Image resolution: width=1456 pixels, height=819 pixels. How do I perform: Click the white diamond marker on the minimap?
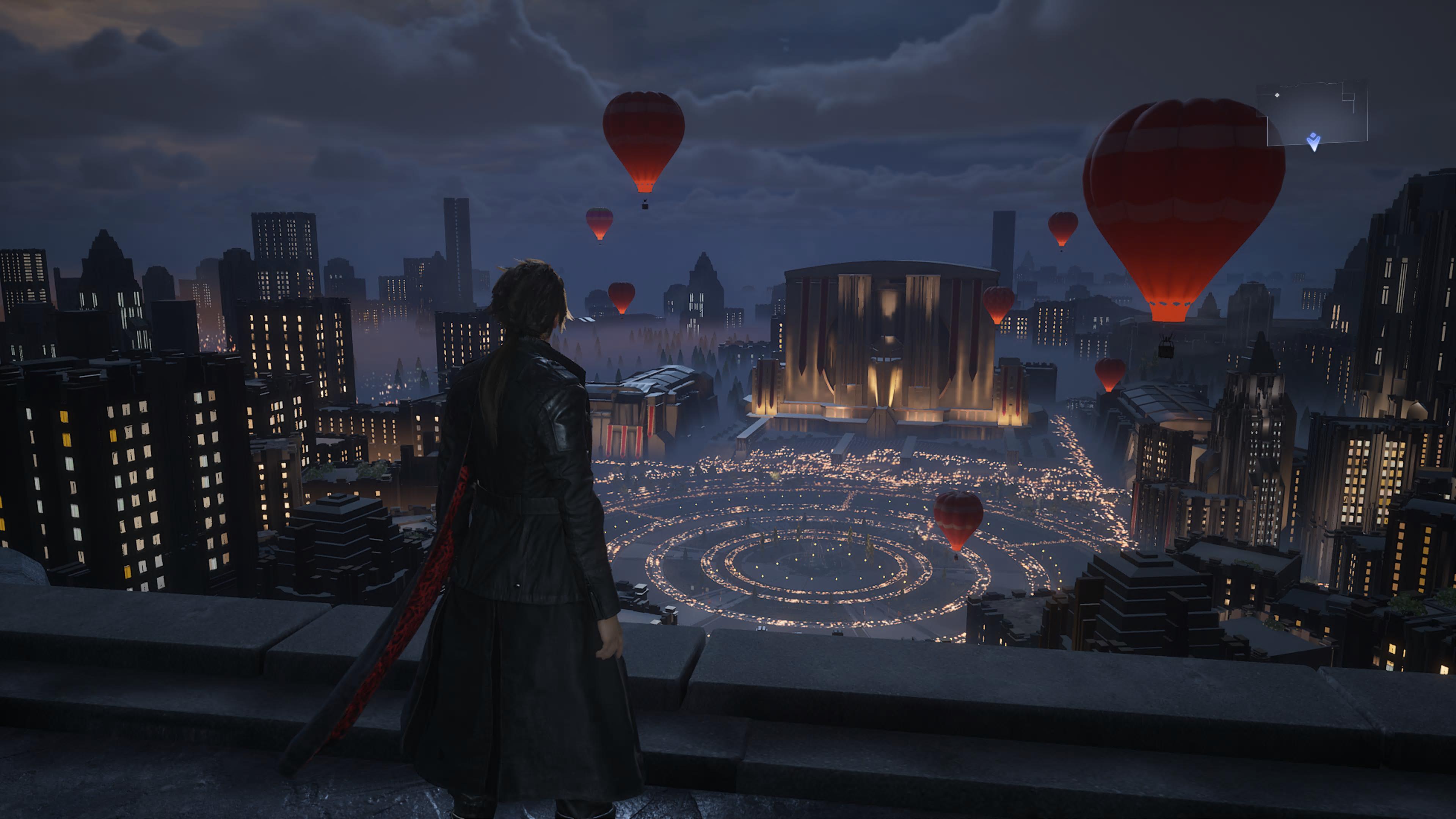click(1277, 95)
